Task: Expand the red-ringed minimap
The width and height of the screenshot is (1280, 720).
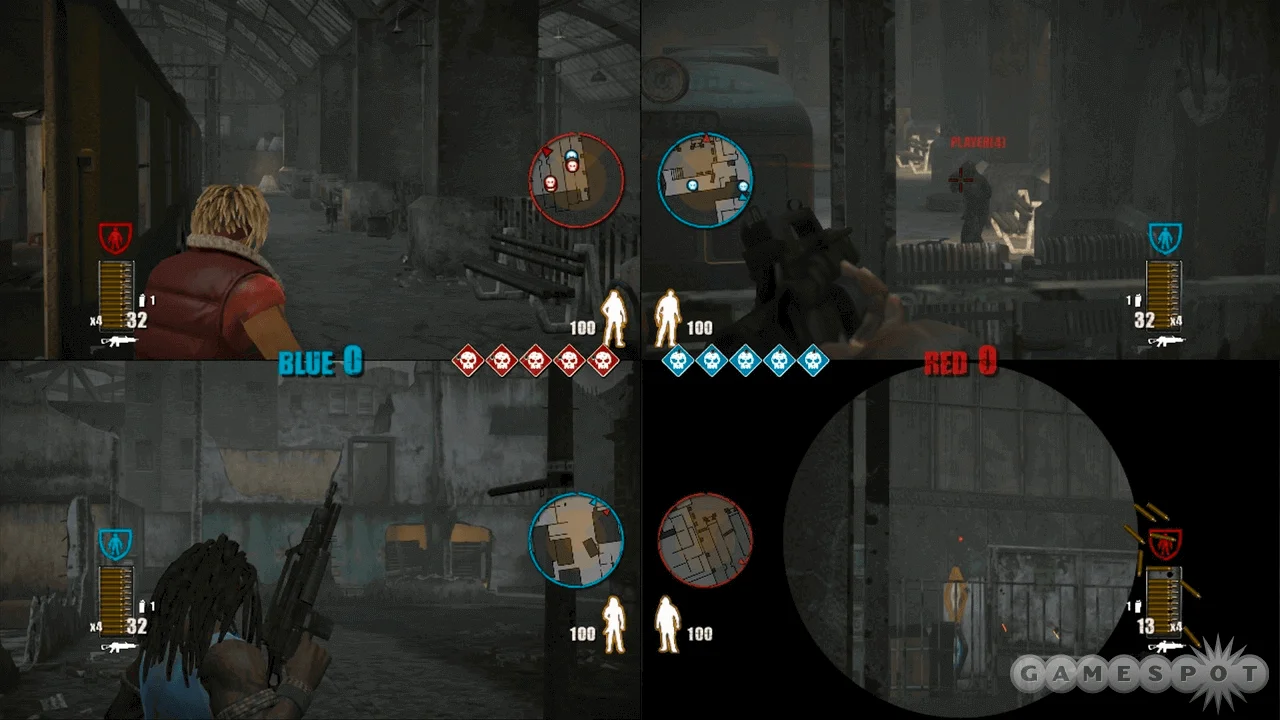Action: (575, 178)
